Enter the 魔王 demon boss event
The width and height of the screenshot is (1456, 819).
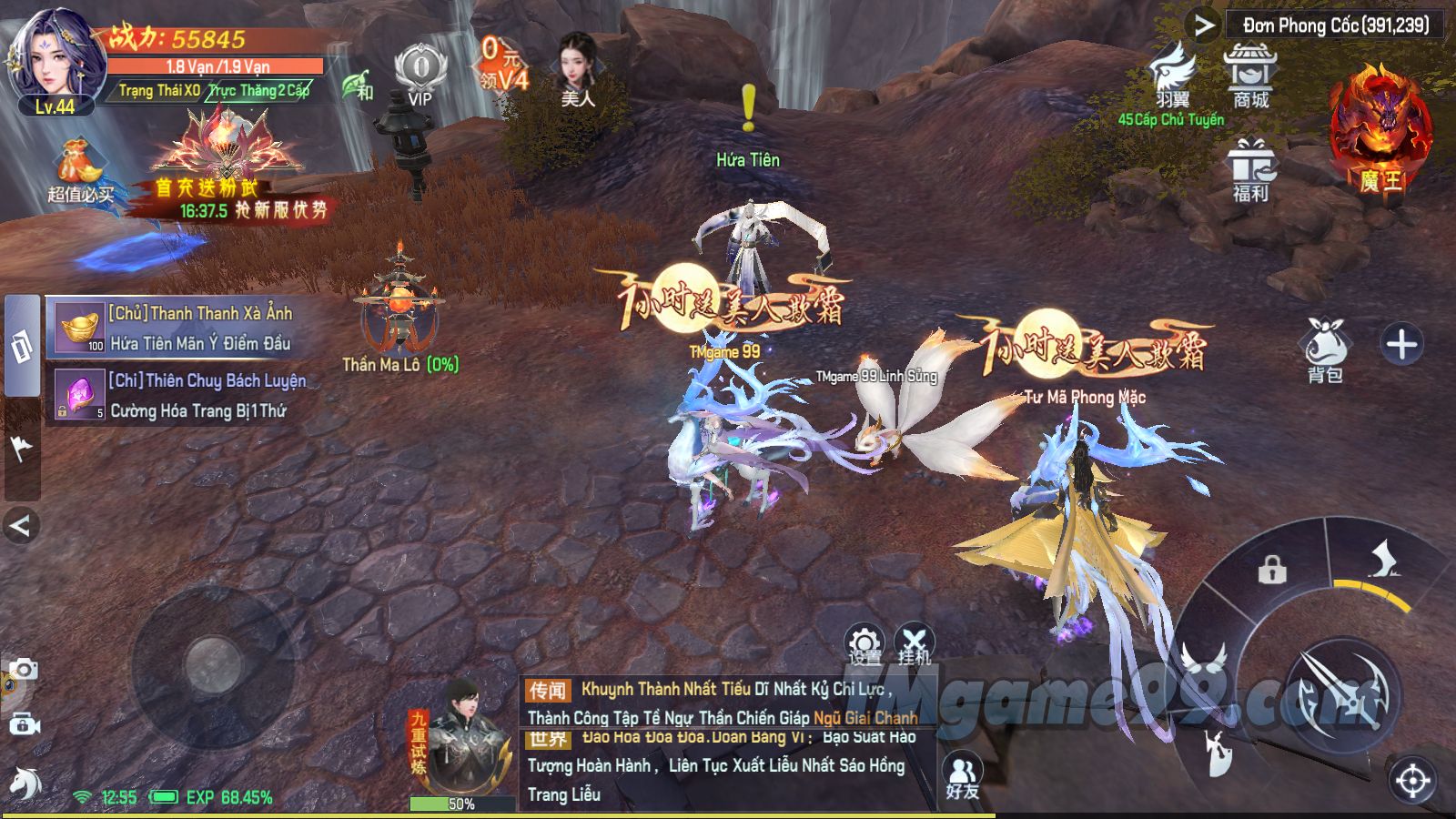pyautogui.click(x=1380, y=132)
